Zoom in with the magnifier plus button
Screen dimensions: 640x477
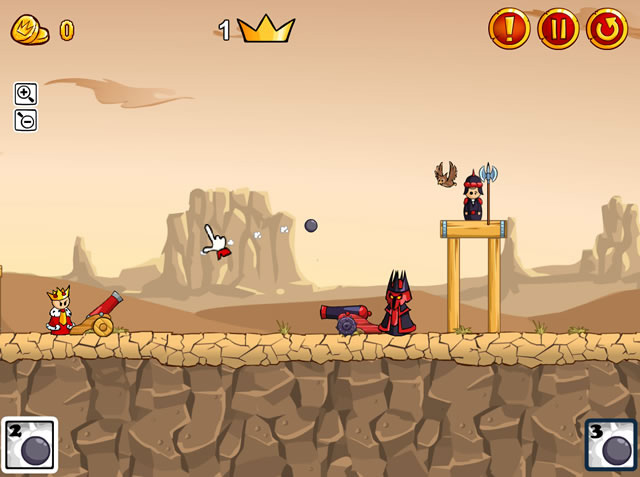26,94
